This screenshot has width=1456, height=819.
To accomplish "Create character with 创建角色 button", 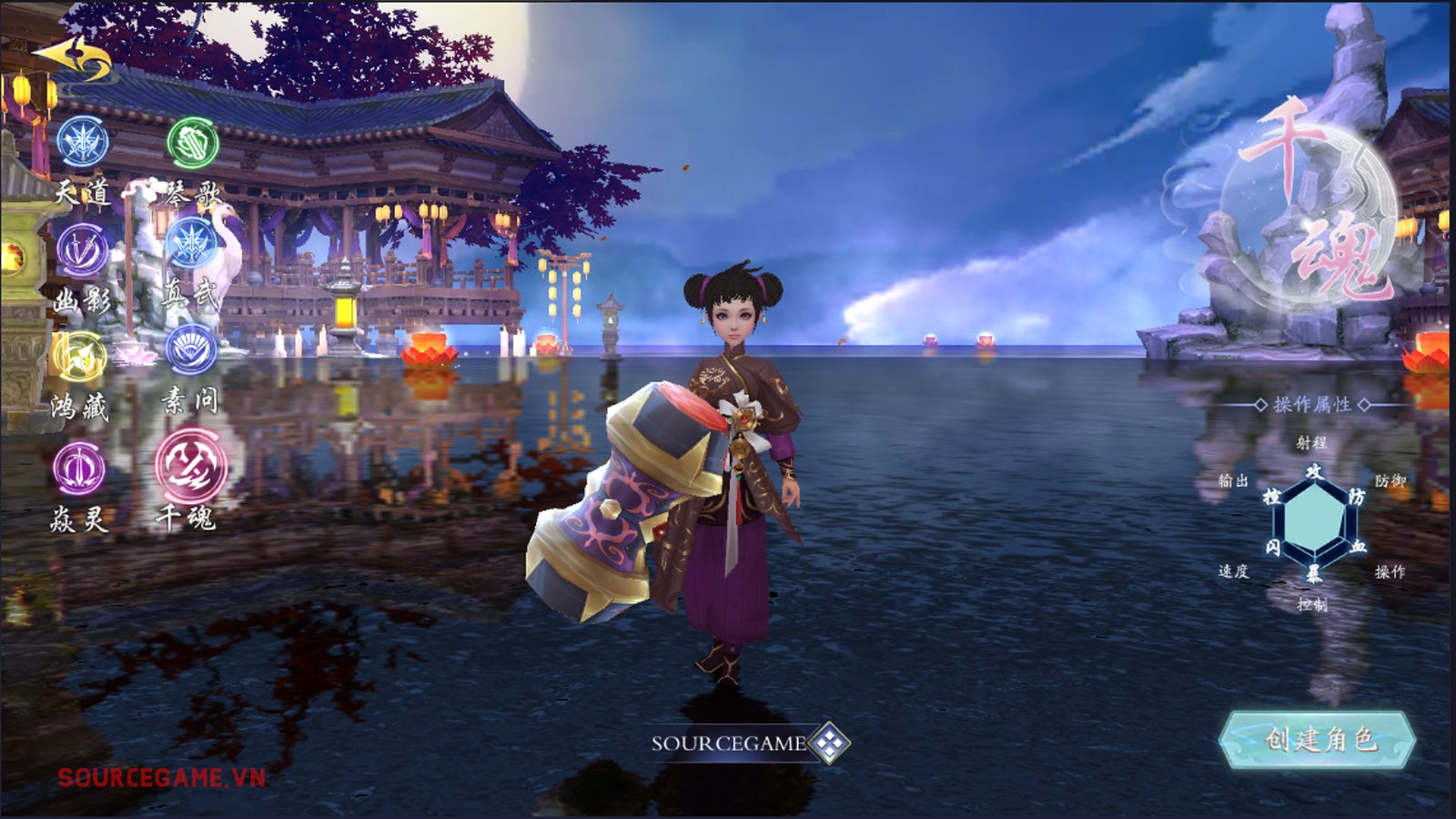I will point(1318,739).
